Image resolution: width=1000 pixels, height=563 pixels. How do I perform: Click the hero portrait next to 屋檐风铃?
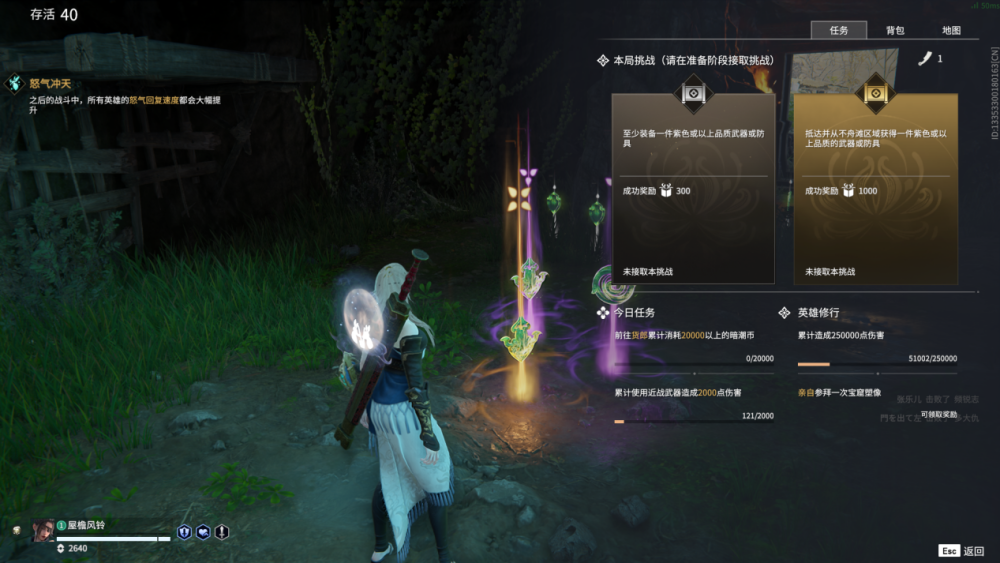[x=42, y=530]
